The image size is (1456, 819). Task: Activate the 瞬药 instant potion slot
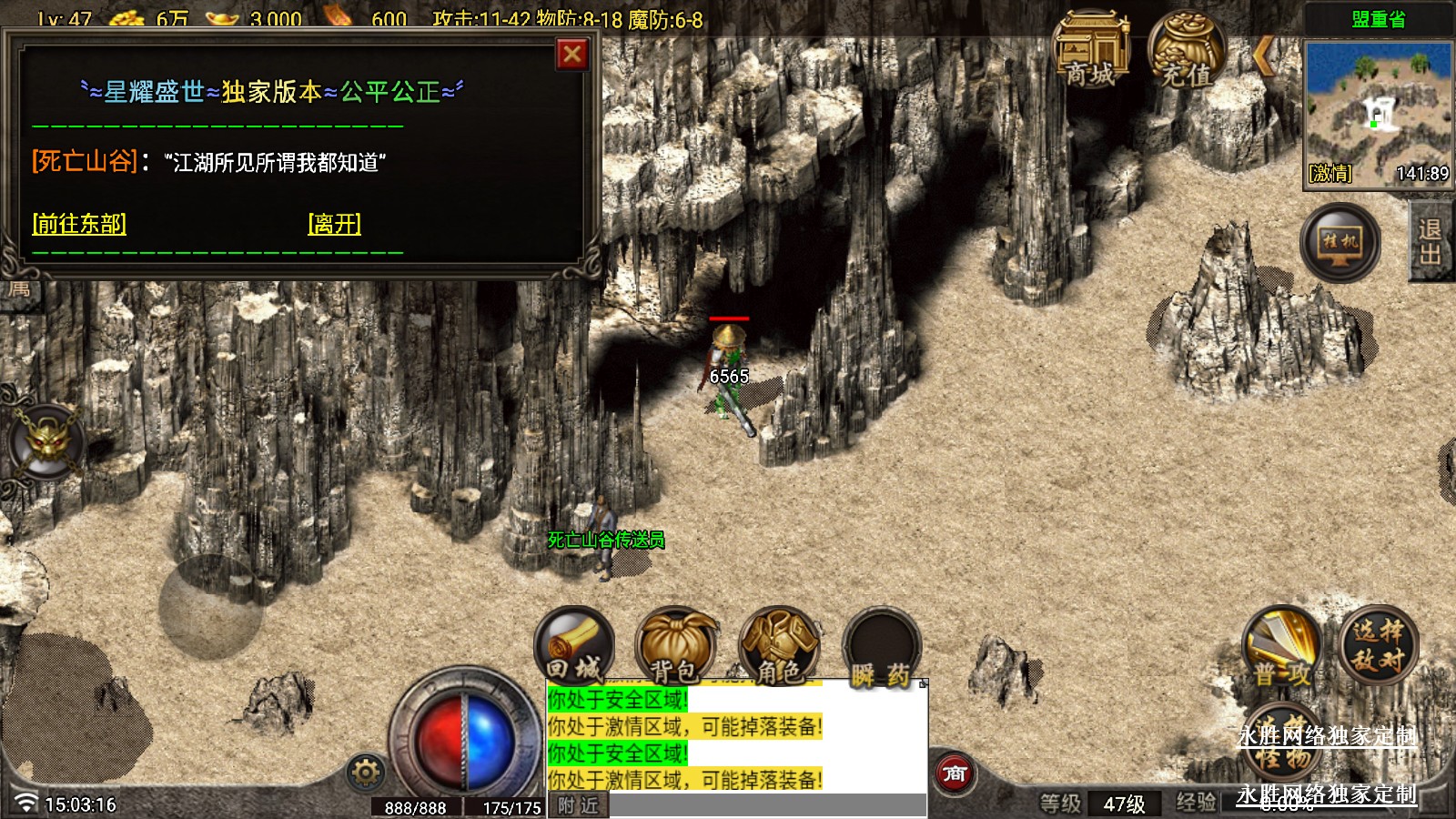pos(881,650)
